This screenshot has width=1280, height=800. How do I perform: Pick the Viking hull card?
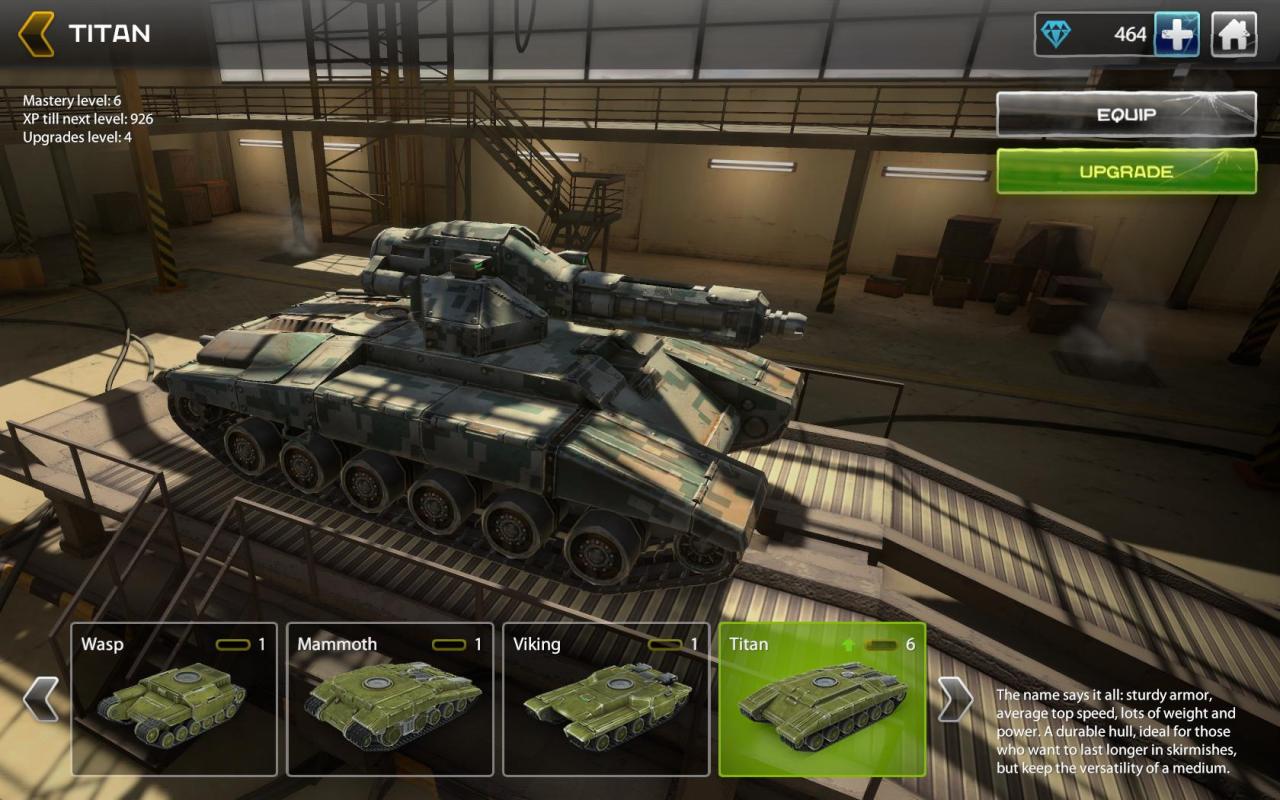pos(606,699)
